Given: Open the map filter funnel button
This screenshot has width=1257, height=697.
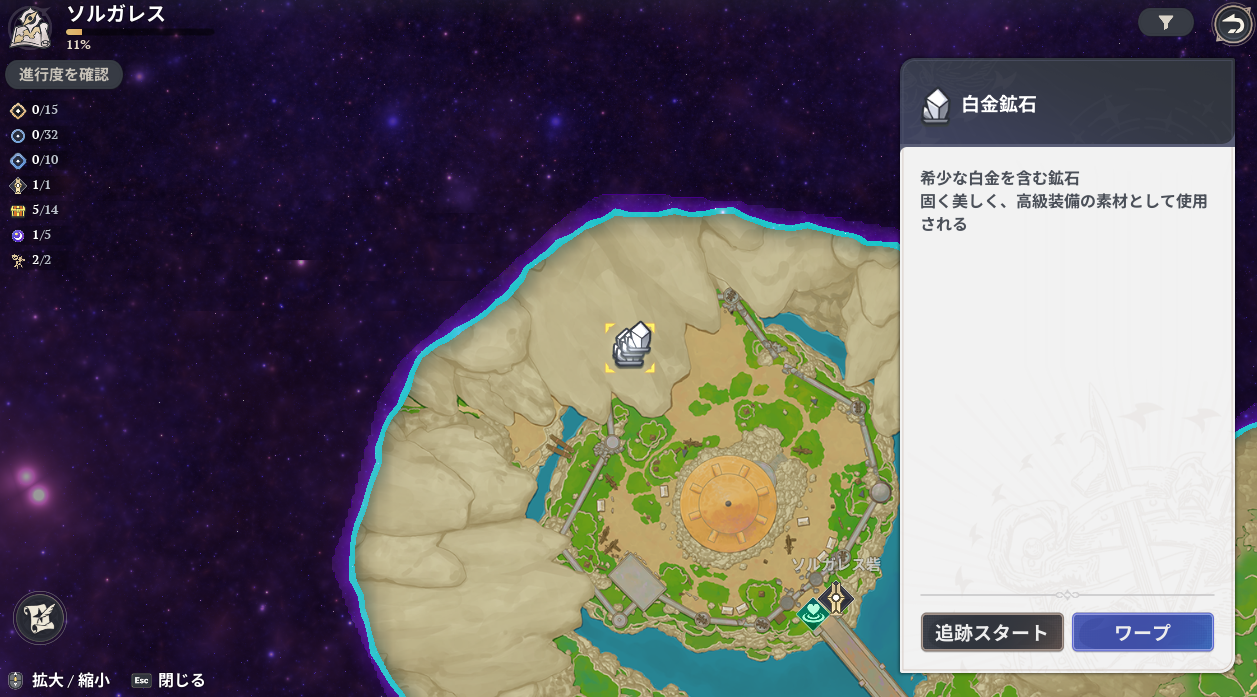Looking at the screenshot, I should [1165, 23].
